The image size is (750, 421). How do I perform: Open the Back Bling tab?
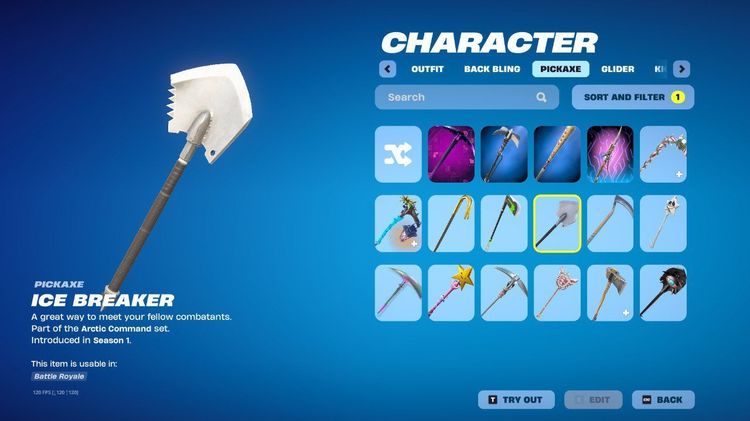click(x=490, y=69)
